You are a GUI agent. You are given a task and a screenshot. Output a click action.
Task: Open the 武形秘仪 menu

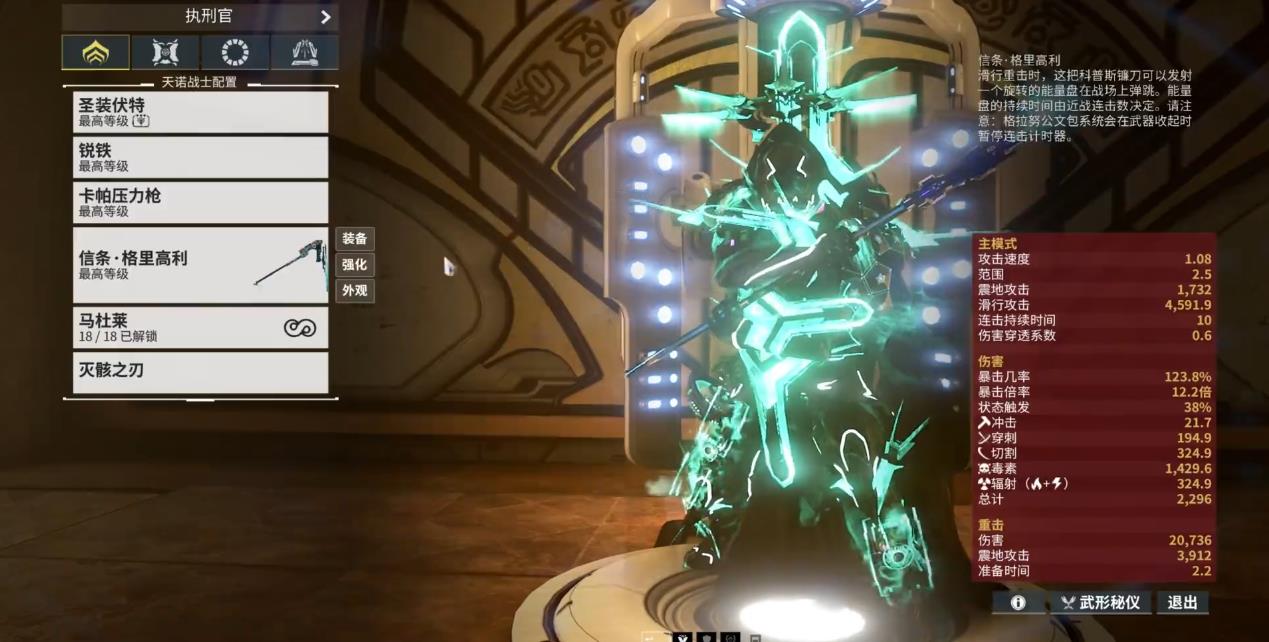[1100, 603]
